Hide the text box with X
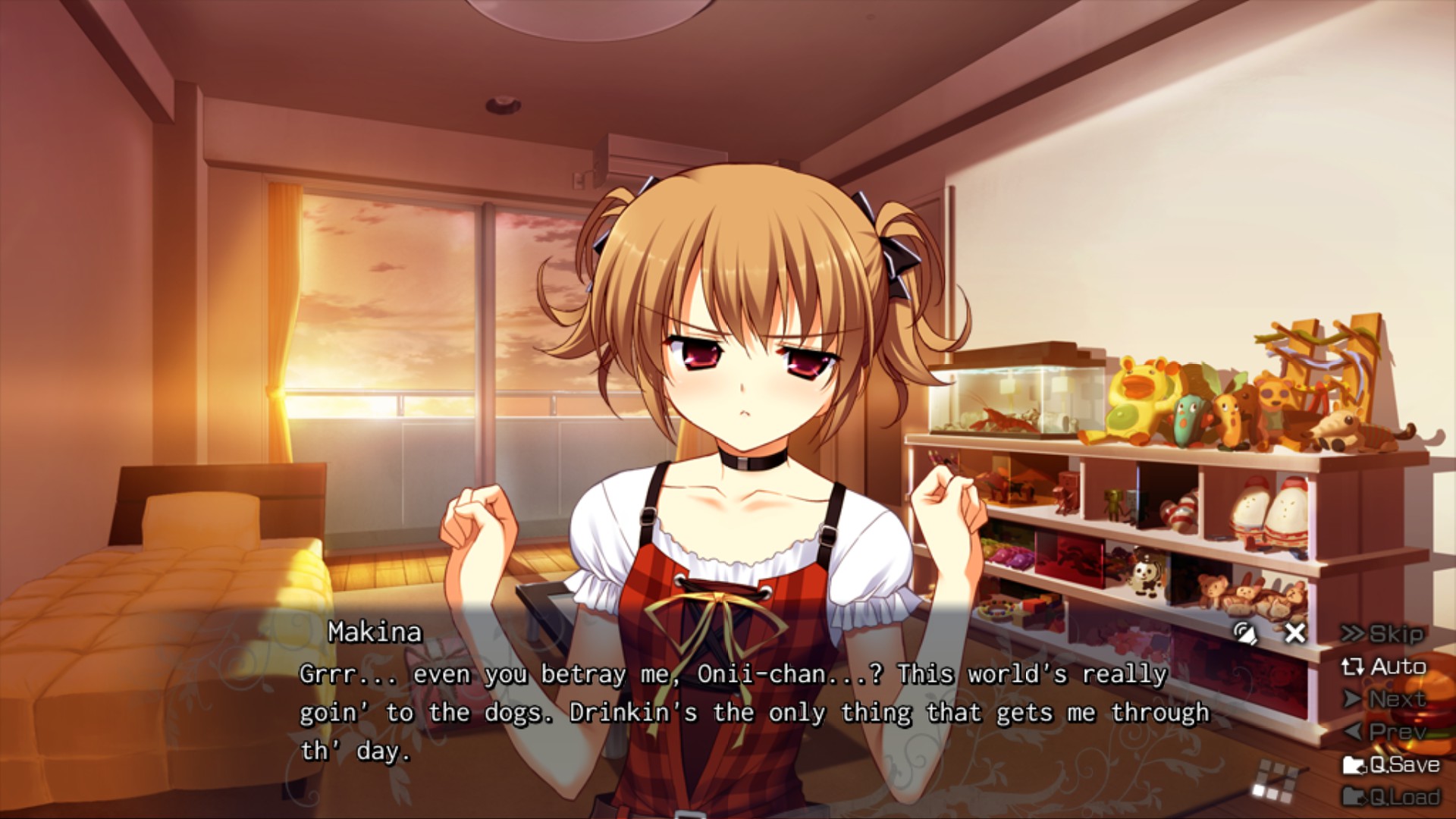 point(1295,632)
